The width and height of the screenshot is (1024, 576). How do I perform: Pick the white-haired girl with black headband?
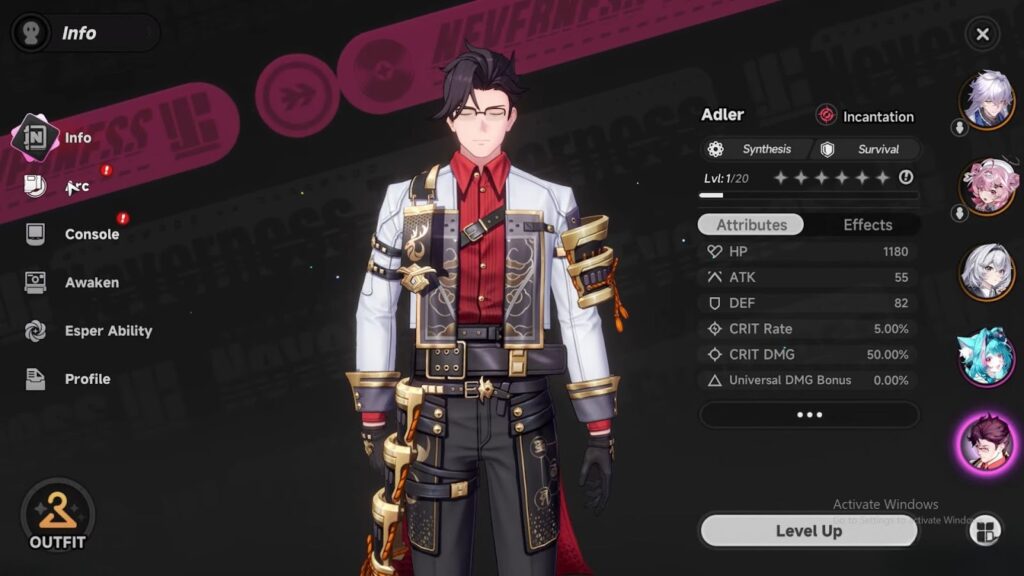(987, 271)
